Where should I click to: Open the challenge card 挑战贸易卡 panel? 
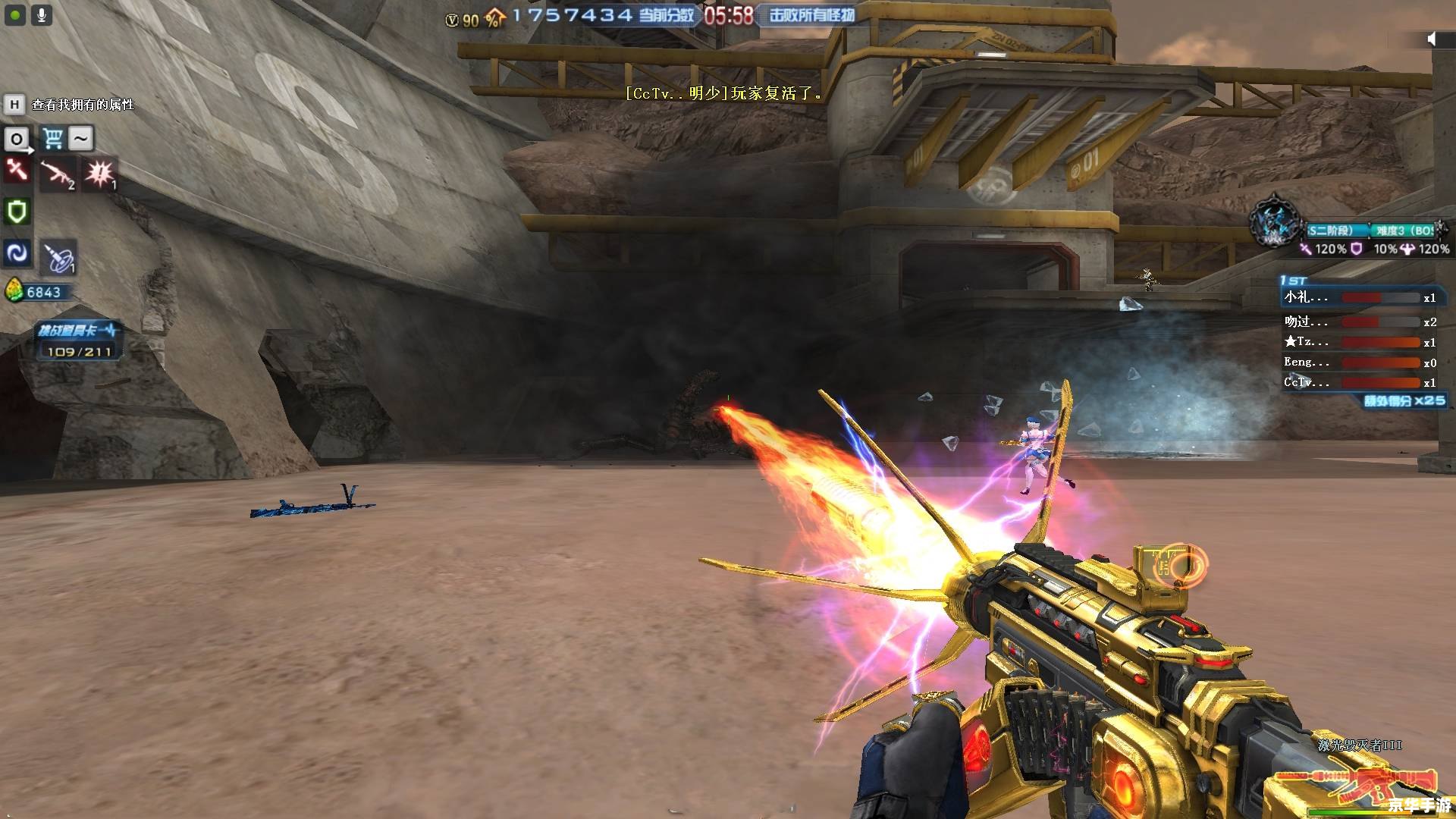(x=78, y=340)
